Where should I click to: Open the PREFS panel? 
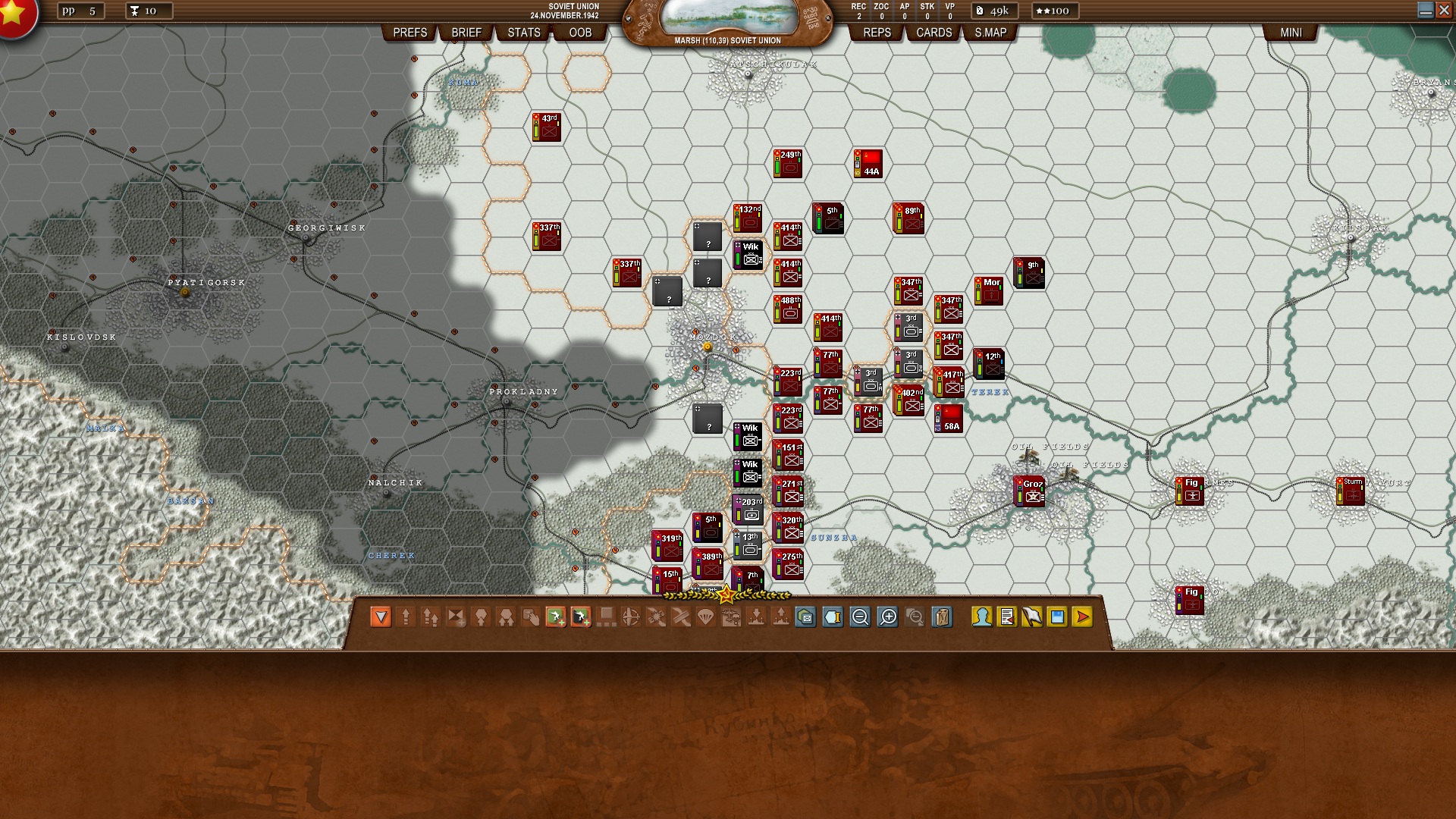coord(410,33)
